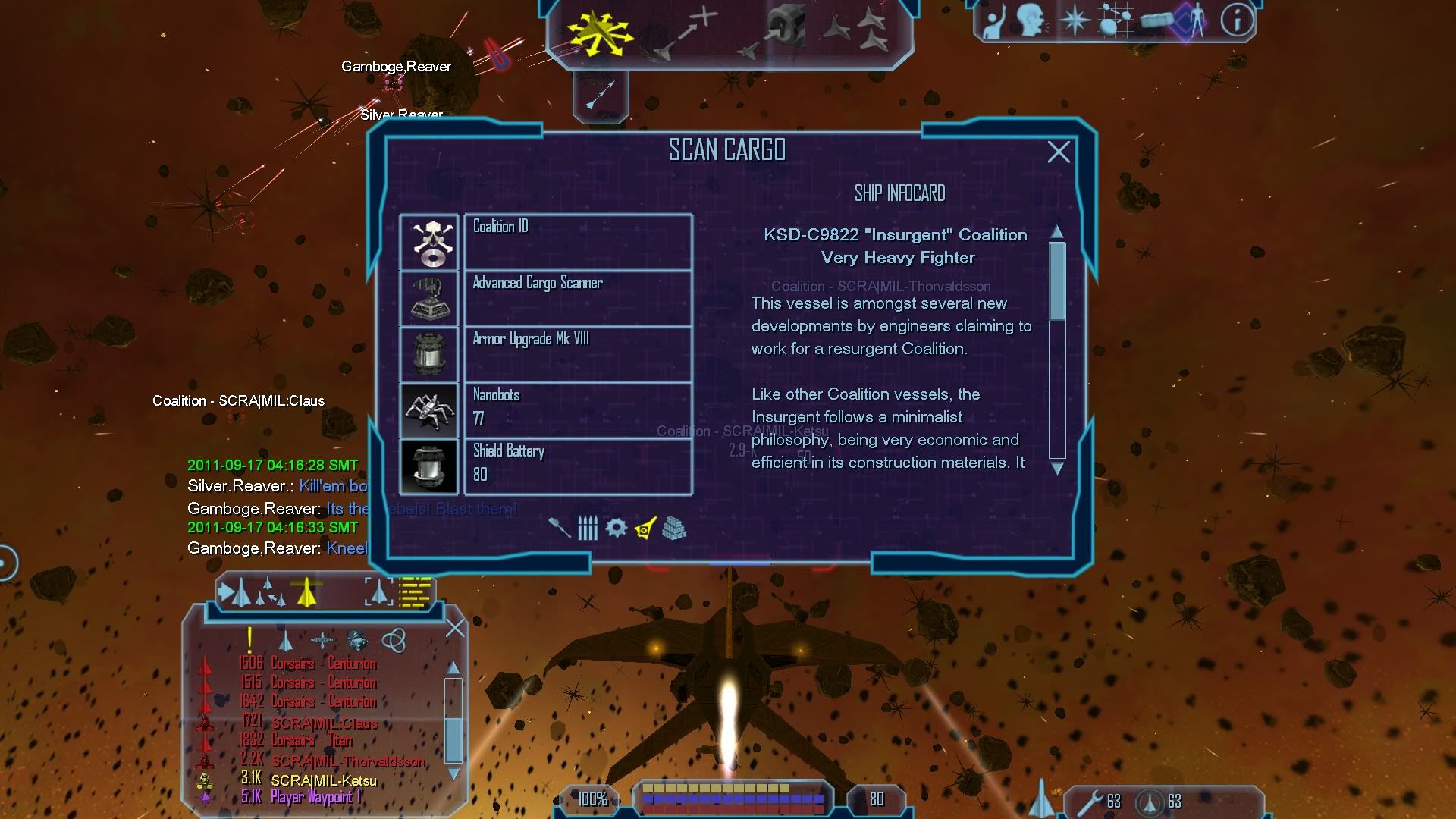Viewport: 1456px width, 819px height.
Task: Click the ship infocard scroll down arrow
Action: tap(1057, 469)
